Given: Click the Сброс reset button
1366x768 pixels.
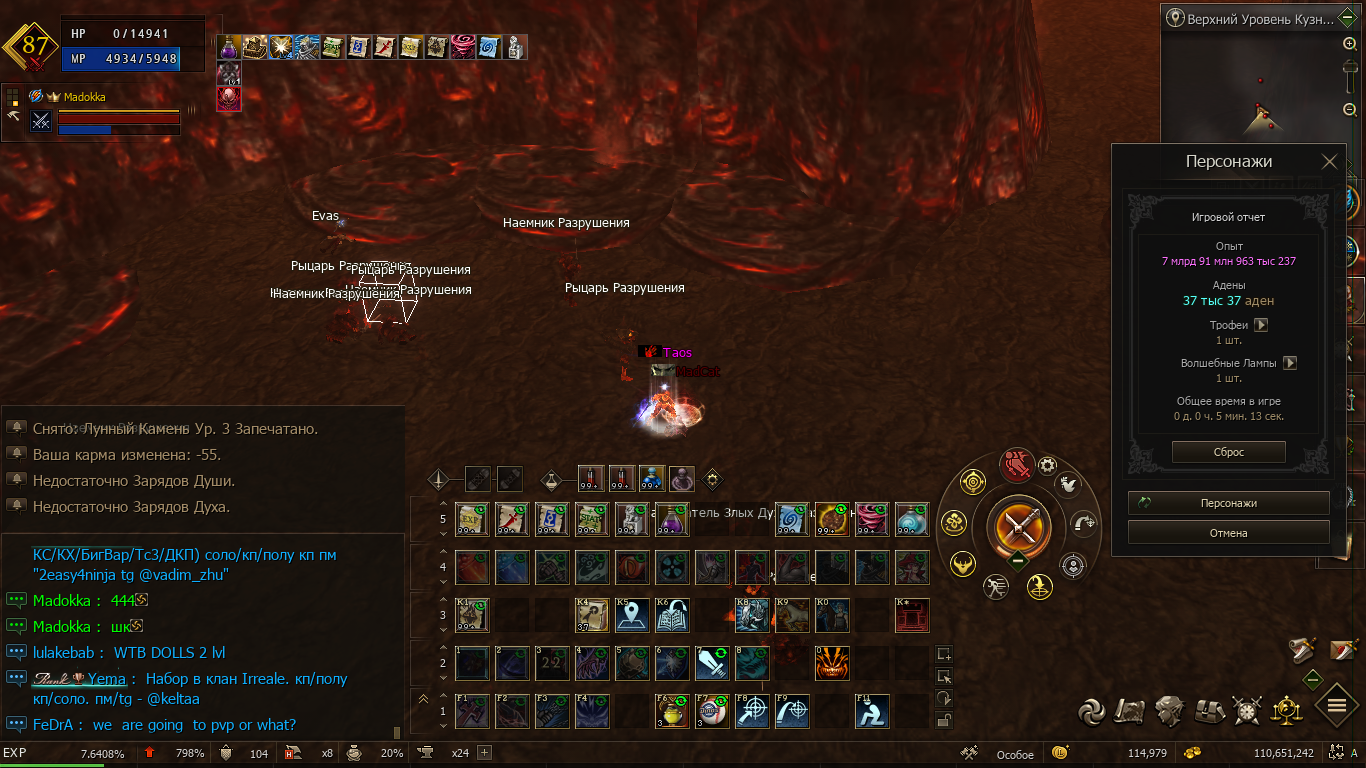Looking at the screenshot, I should click(x=1228, y=452).
